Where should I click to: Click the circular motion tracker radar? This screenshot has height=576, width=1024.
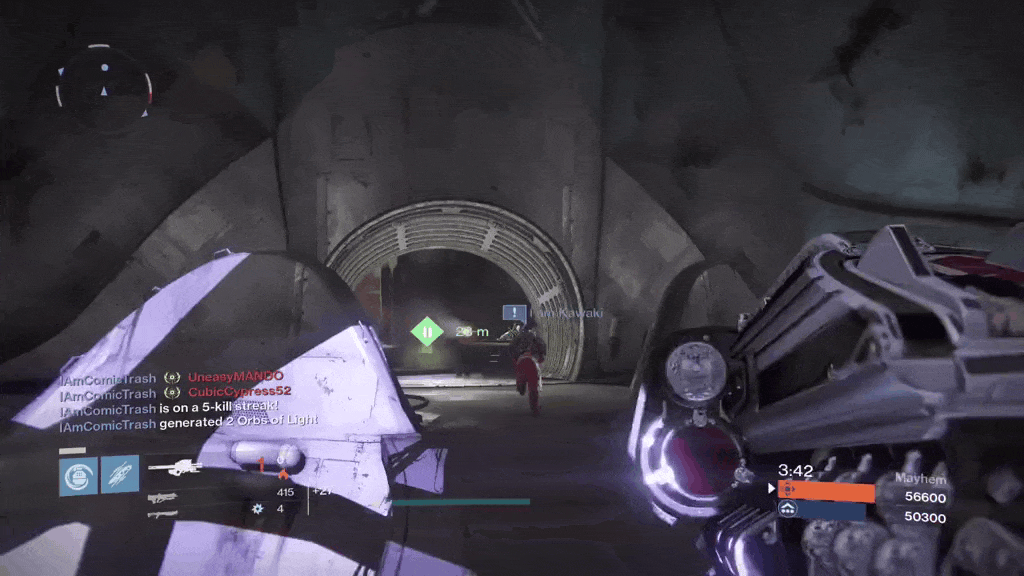[103, 80]
